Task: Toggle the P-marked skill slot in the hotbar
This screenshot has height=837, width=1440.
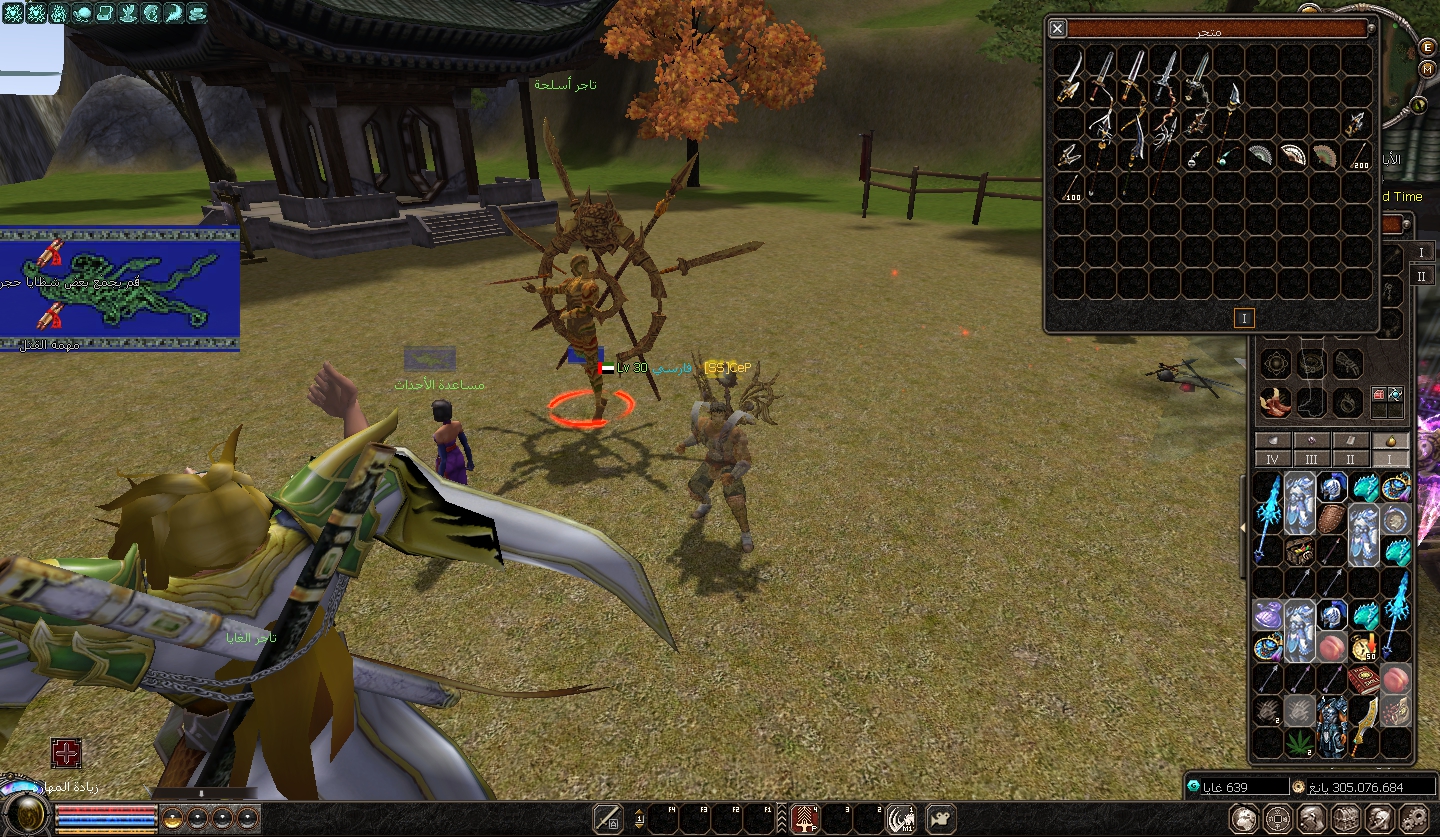Action: [804, 818]
